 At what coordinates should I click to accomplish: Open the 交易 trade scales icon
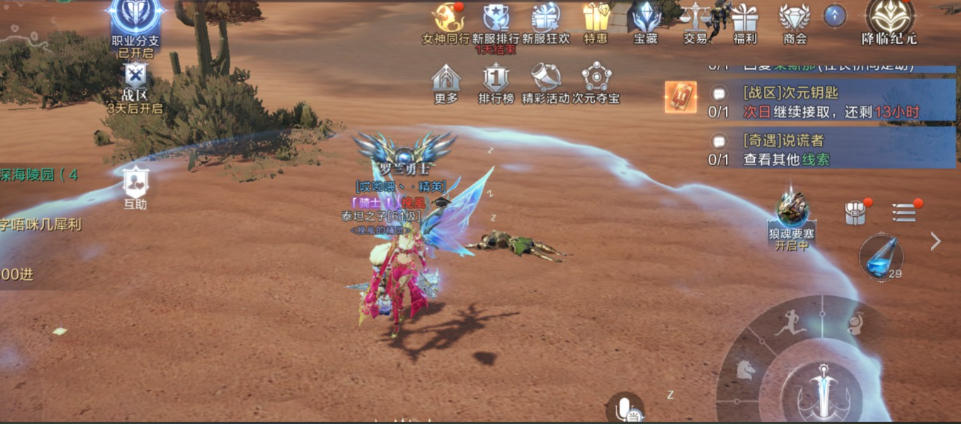695,19
